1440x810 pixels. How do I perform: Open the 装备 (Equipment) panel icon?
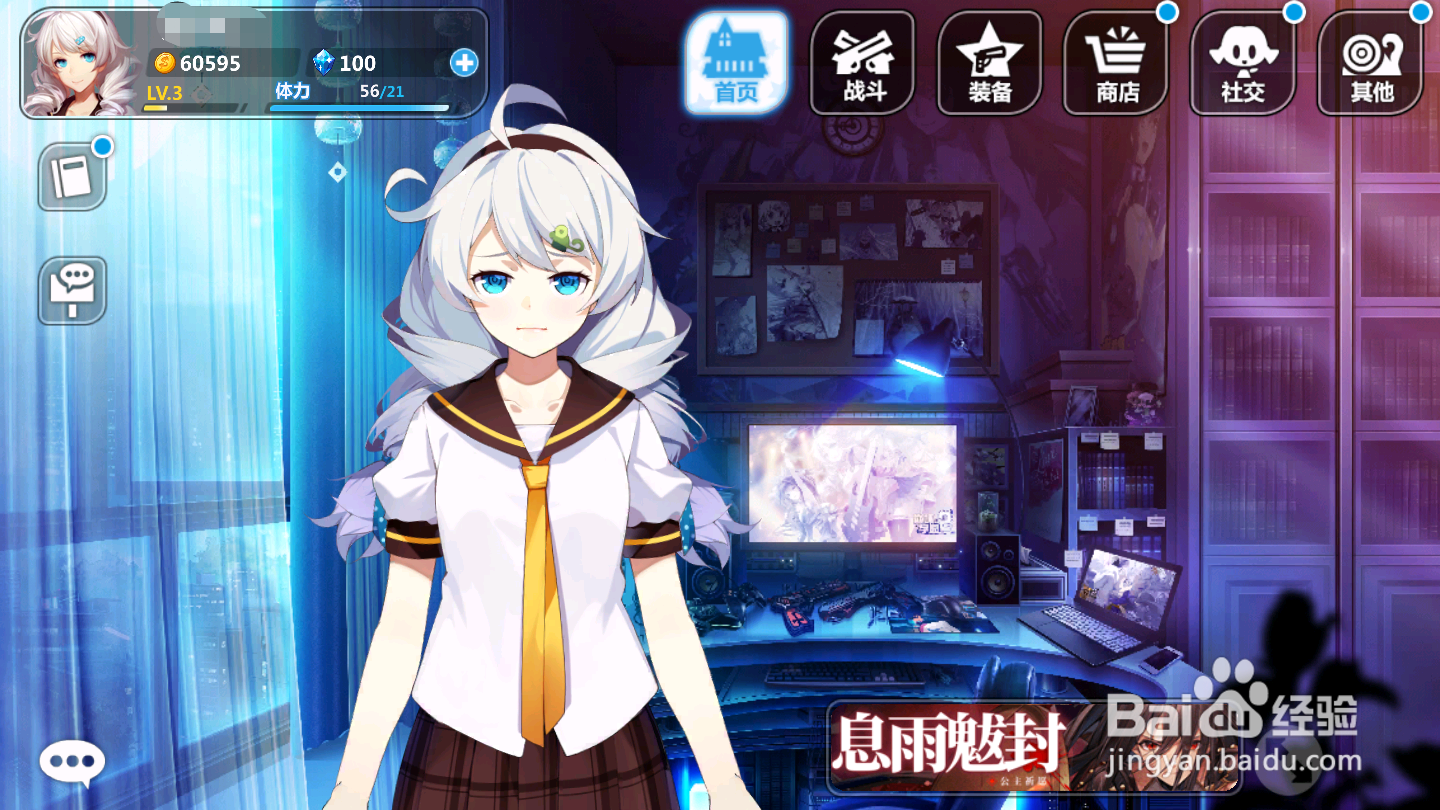pyautogui.click(x=989, y=62)
